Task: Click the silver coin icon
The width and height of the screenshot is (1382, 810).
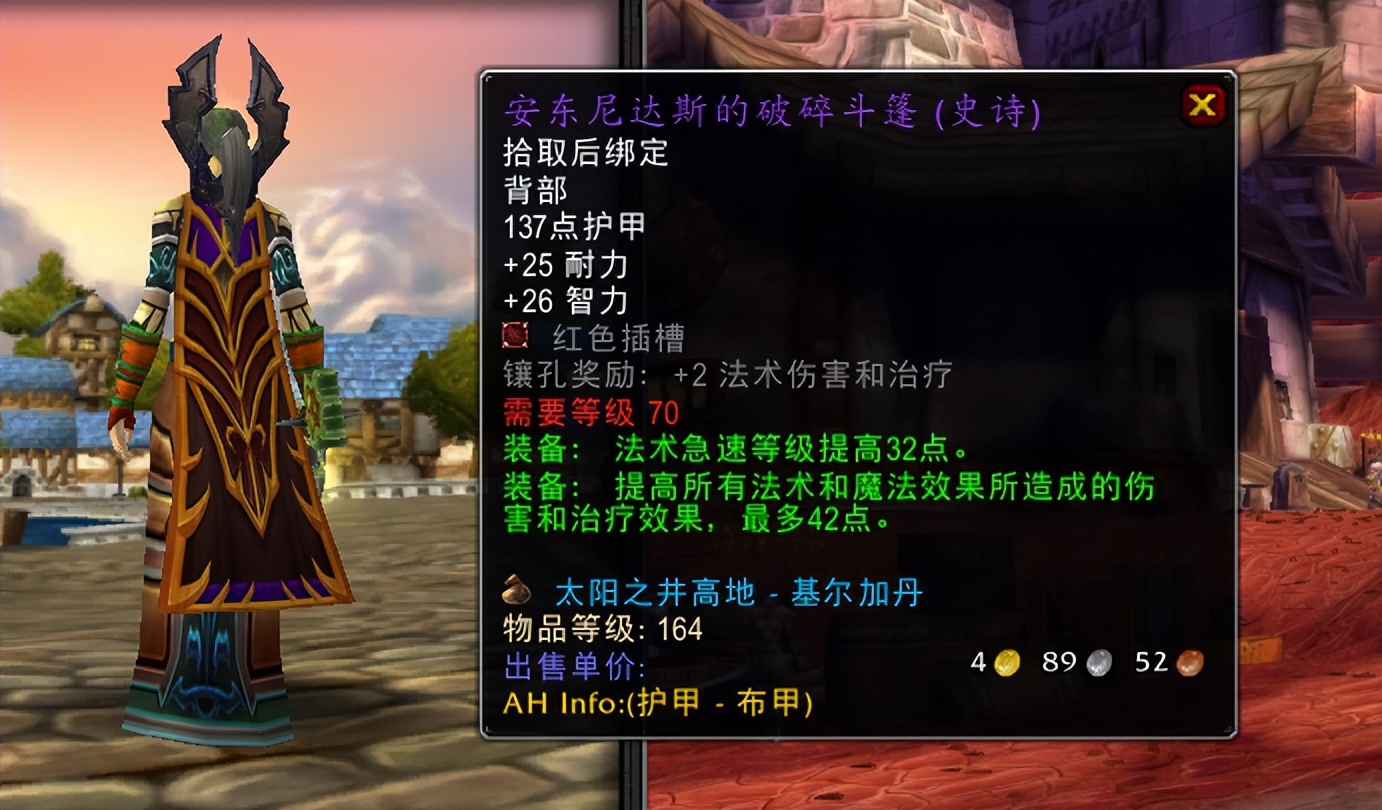Action: (1097, 660)
